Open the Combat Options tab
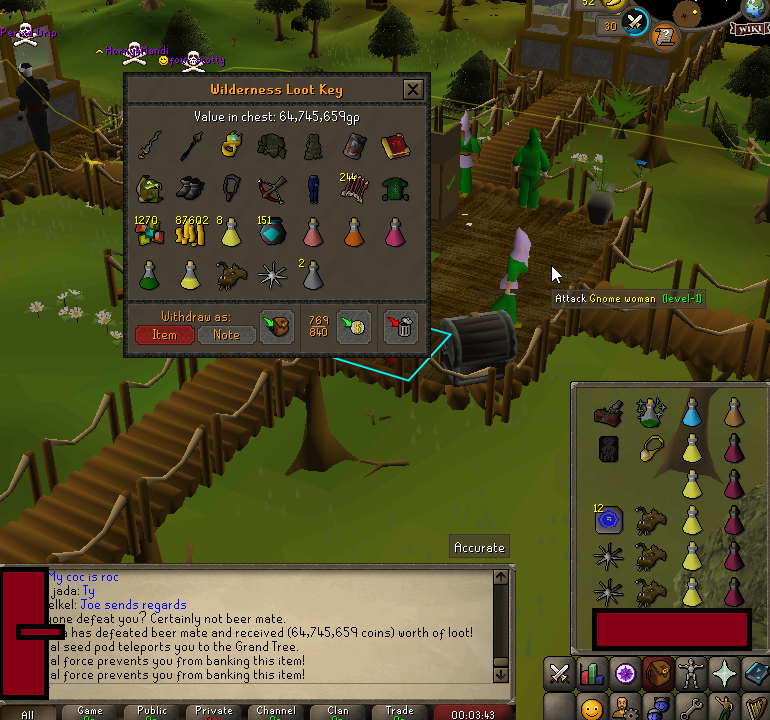The width and height of the screenshot is (770, 720). tap(561, 673)
